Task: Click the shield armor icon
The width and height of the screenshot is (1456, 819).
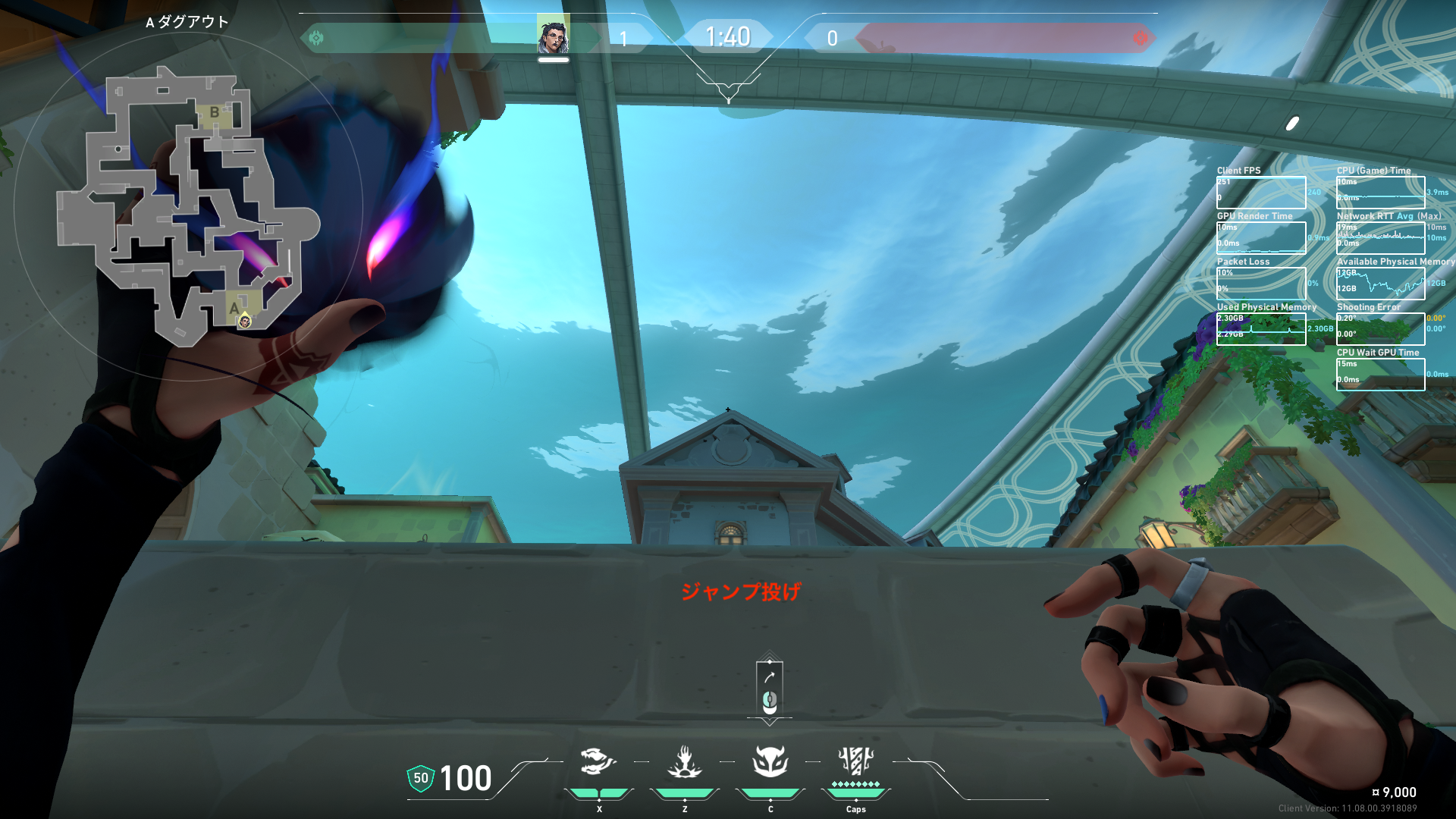Action: tap(420, 778)
